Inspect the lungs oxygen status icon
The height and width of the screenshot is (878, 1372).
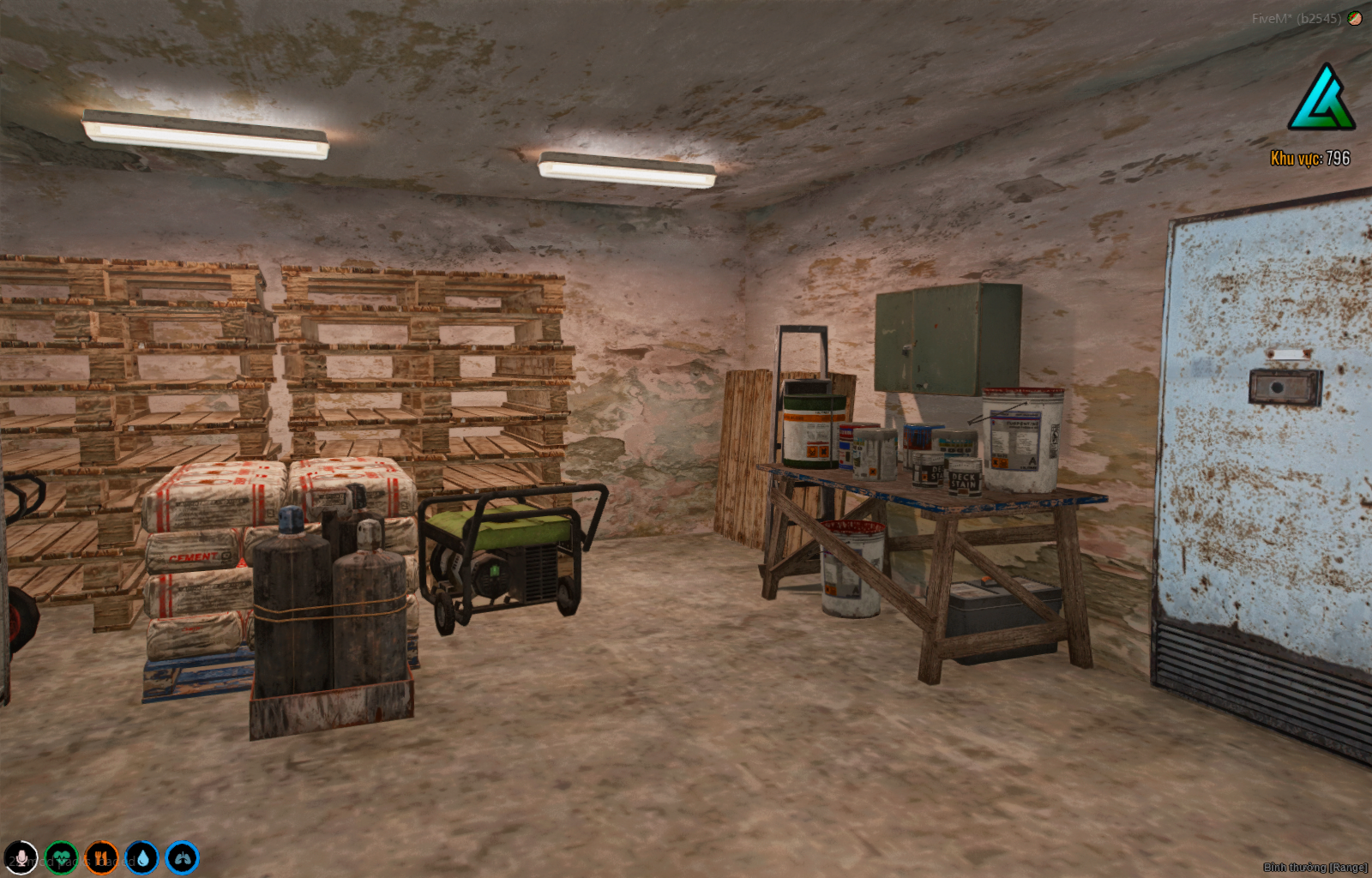182,857
